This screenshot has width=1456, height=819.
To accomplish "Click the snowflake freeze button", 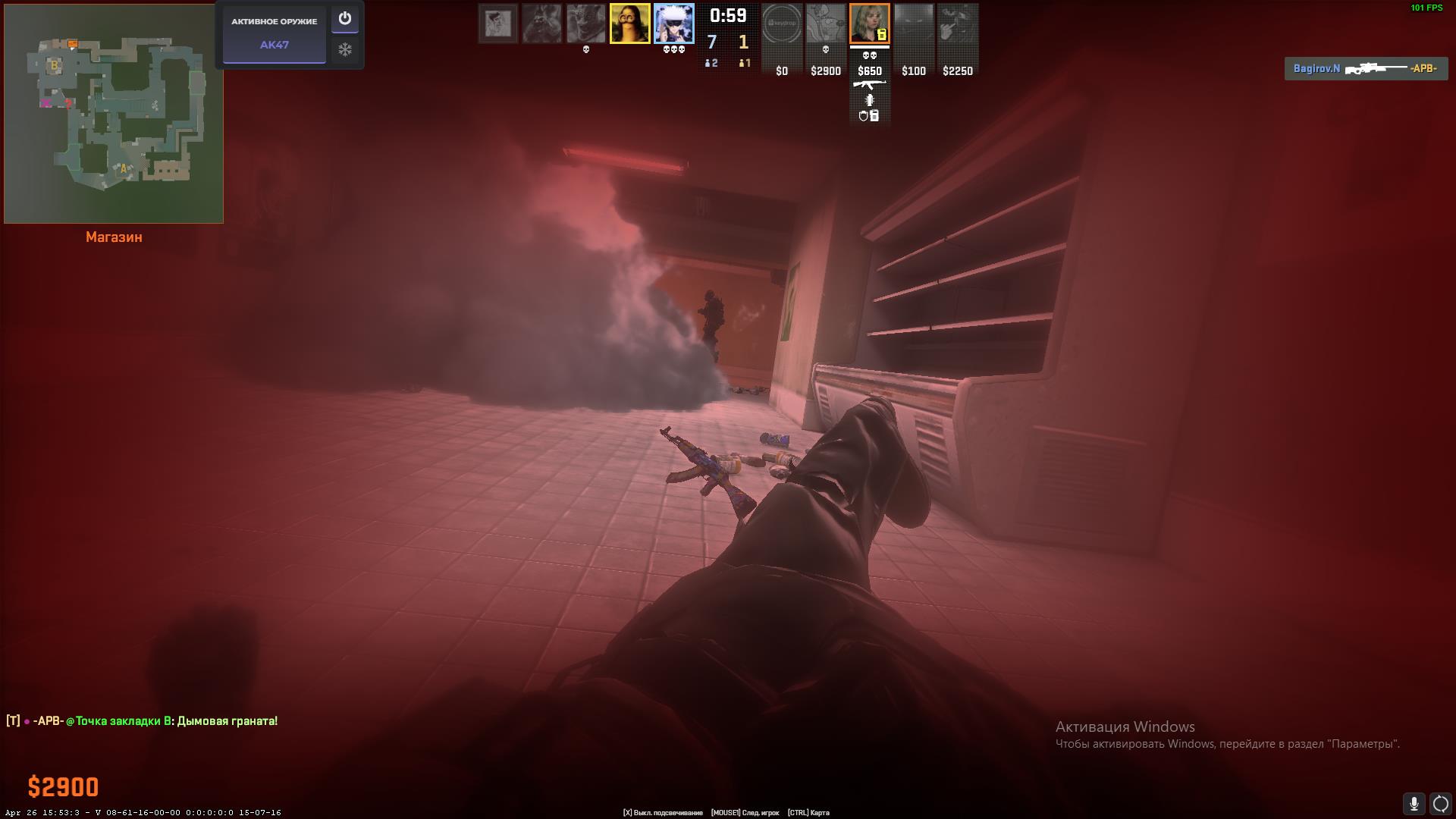I will click(x=345, y=50).
